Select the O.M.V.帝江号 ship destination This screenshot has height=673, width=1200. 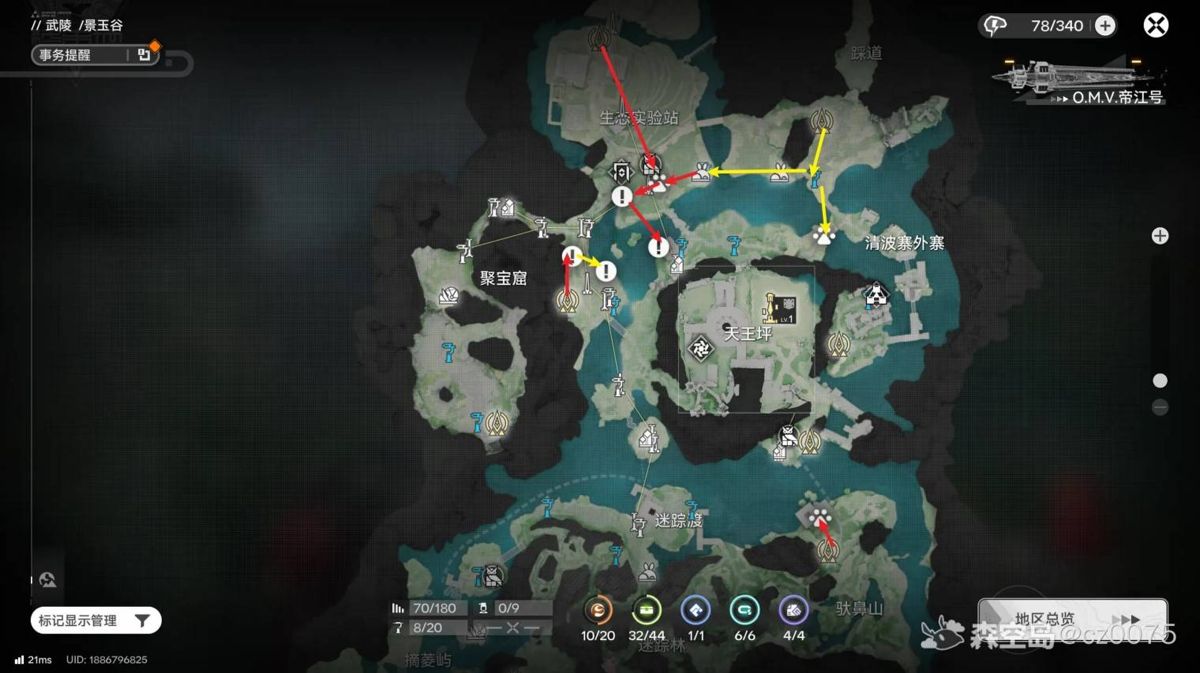(1080, 80)
